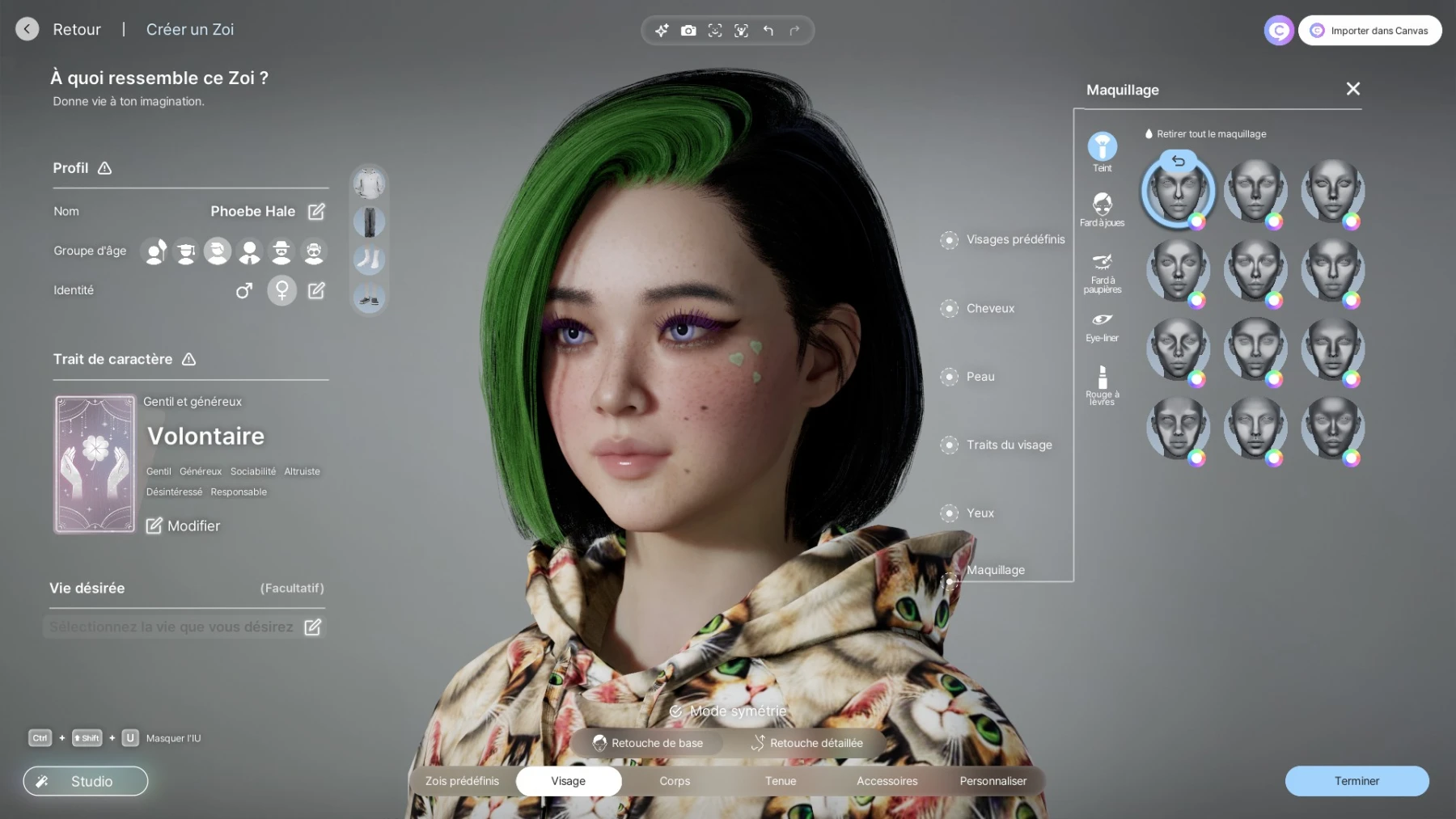Click the Terminer button
The height and width of the screenshot is (819, 1456).
(1356, 781)
